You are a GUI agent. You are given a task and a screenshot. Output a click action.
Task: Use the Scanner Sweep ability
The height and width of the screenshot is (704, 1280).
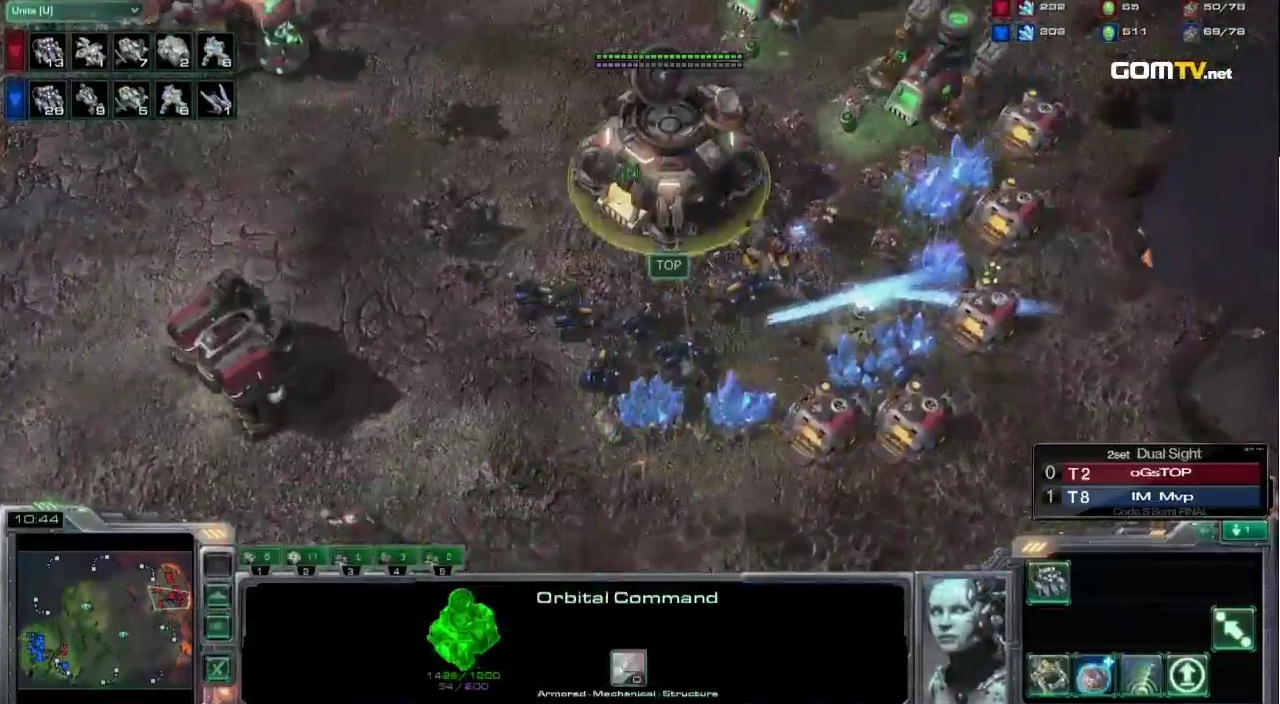click(x=1140, y=675)
